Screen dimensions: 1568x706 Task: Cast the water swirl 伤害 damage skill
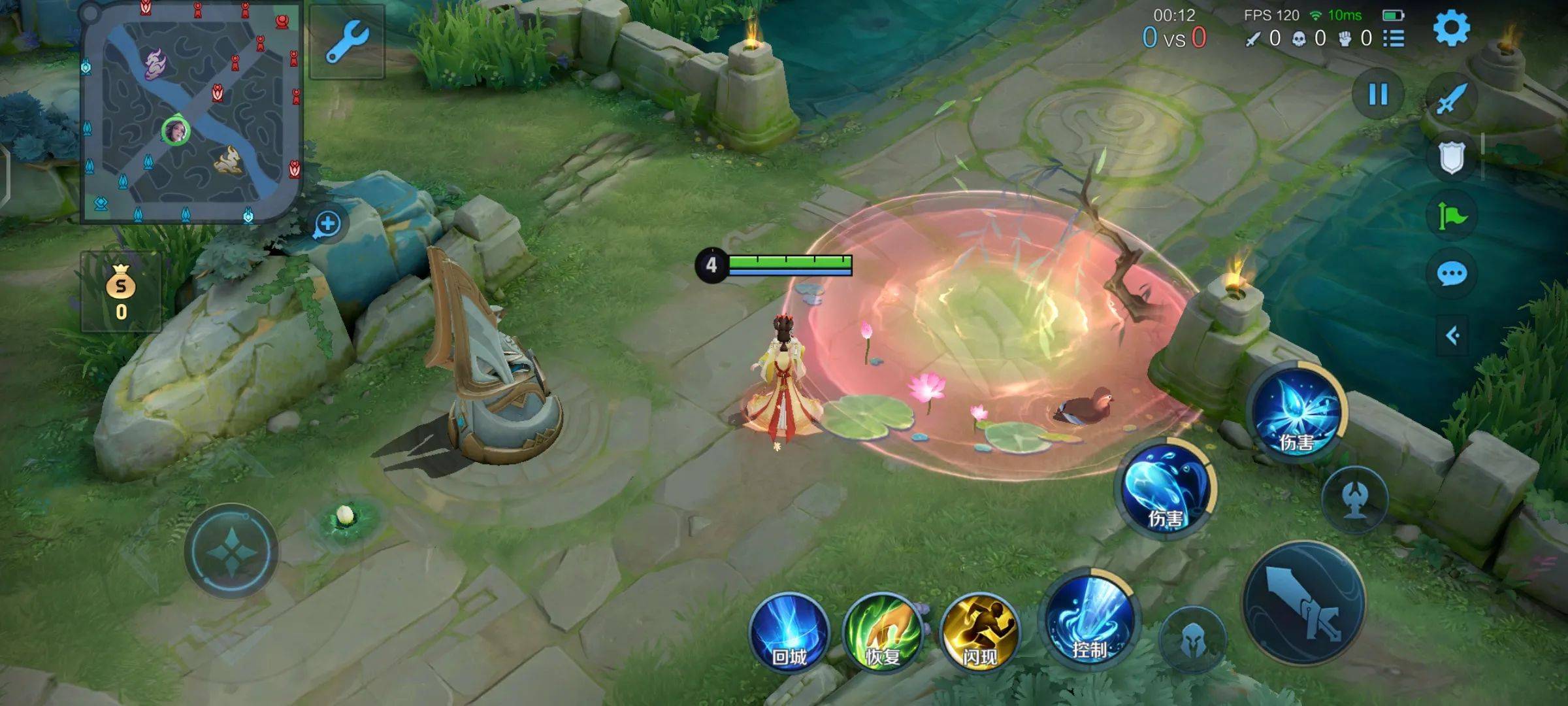point(1167,488)
